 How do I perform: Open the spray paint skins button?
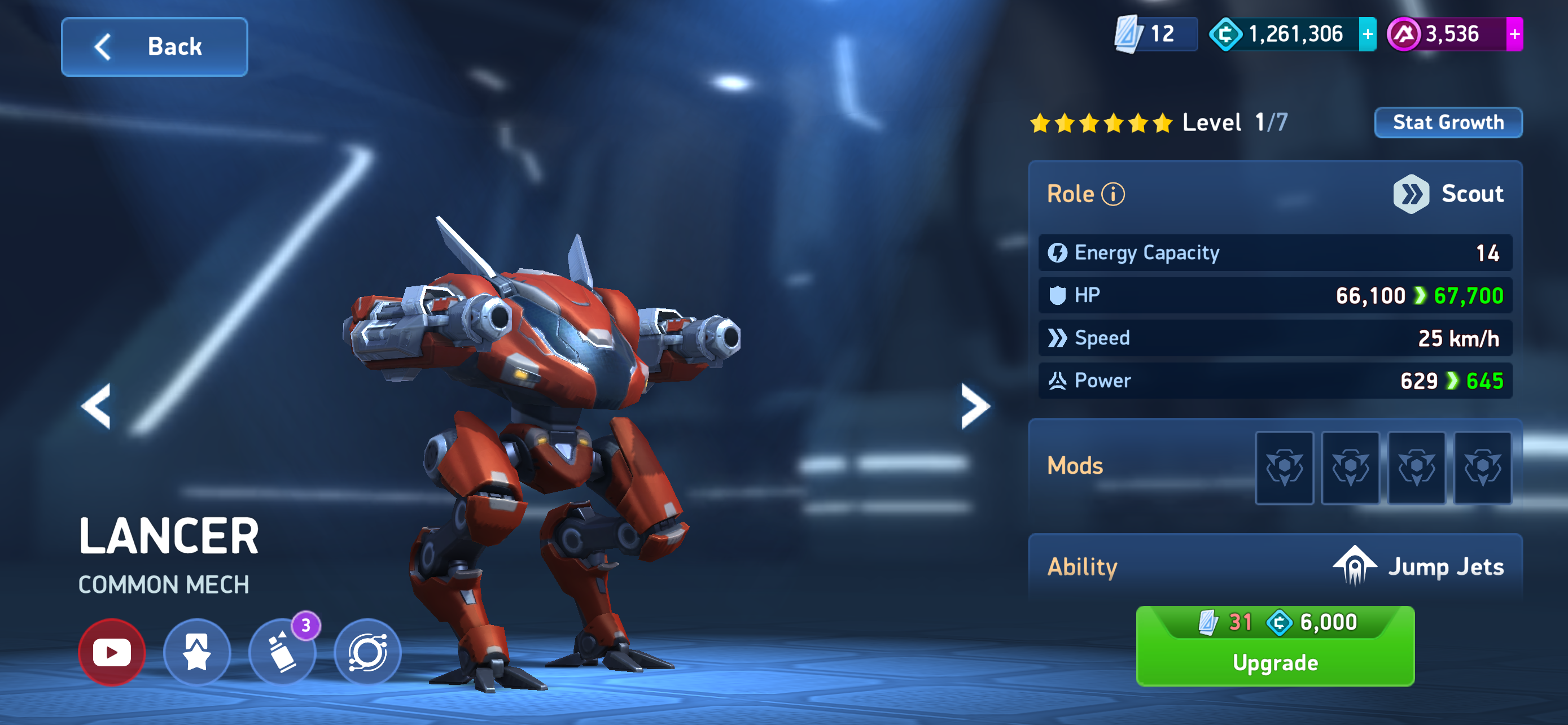(x=282, y=653)
